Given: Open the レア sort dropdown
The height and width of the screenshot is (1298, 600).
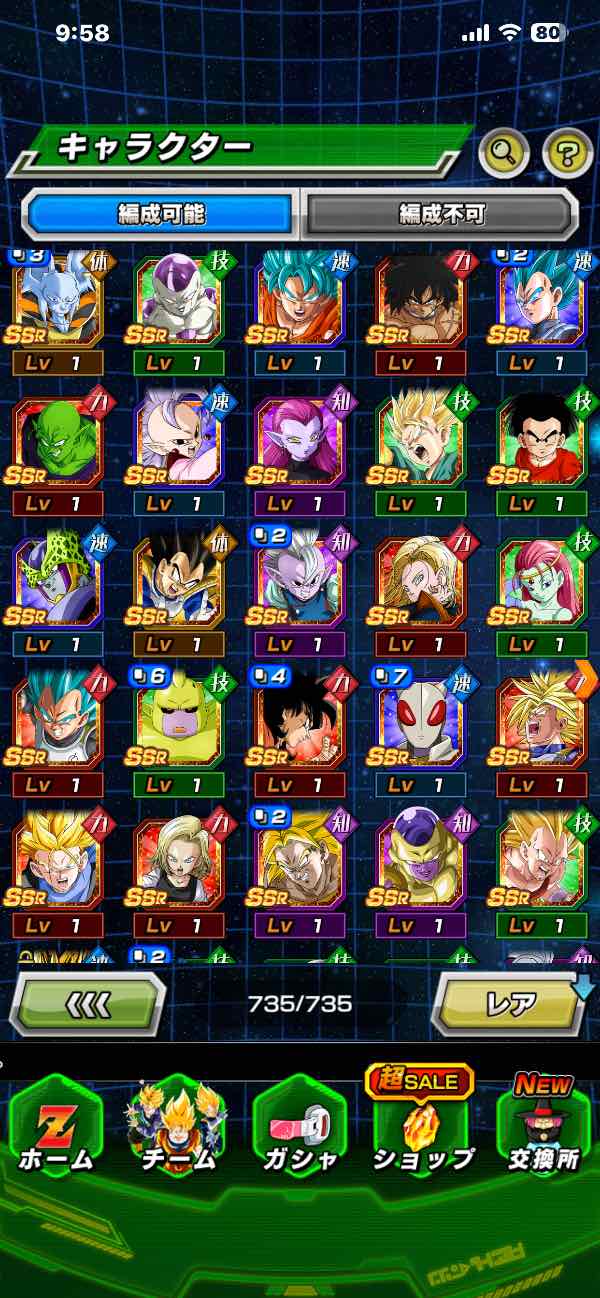Looking at the screenshot, I should (510, 1003).
